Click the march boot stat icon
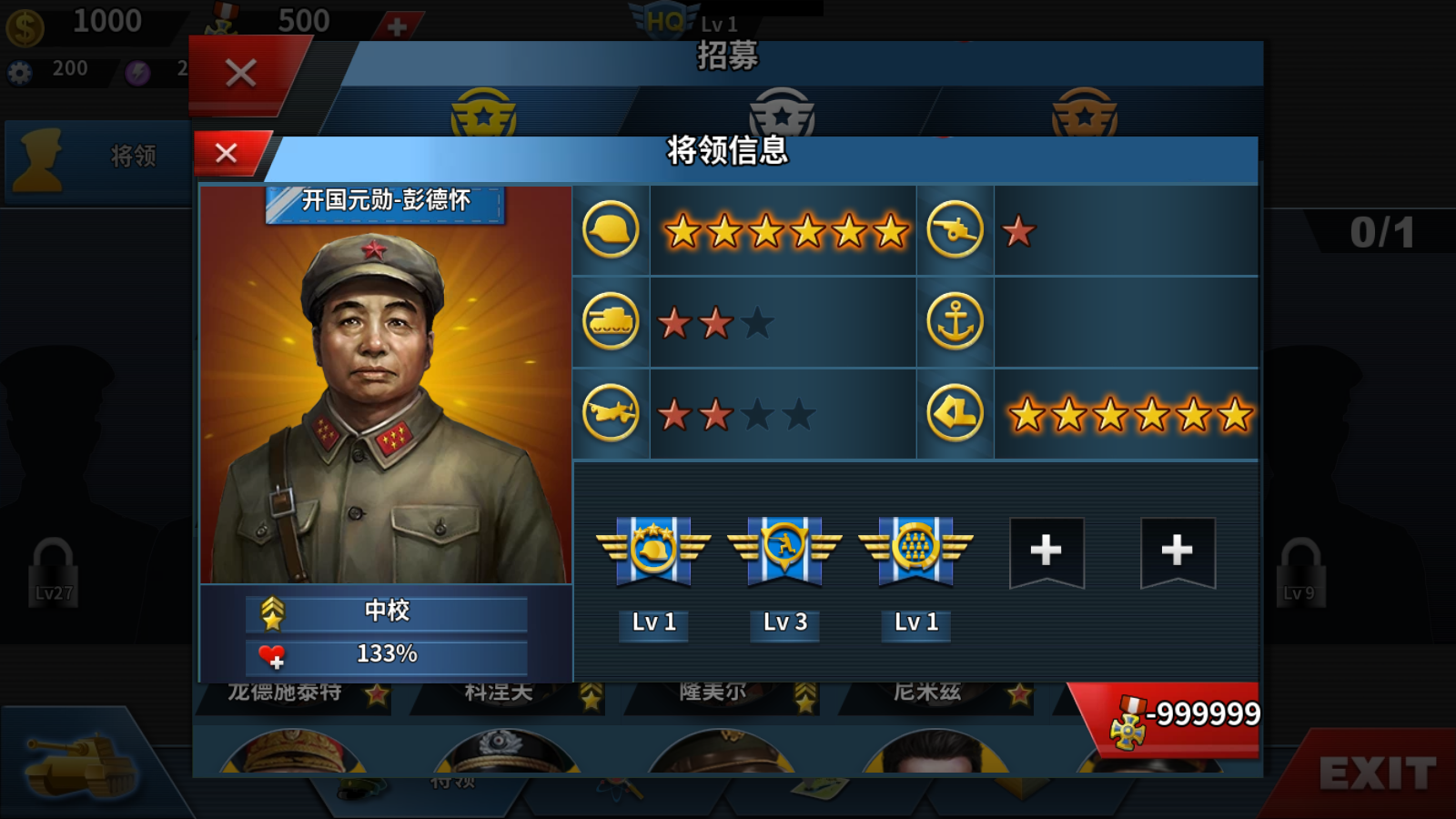The image size is (1456, 819). 955,411
